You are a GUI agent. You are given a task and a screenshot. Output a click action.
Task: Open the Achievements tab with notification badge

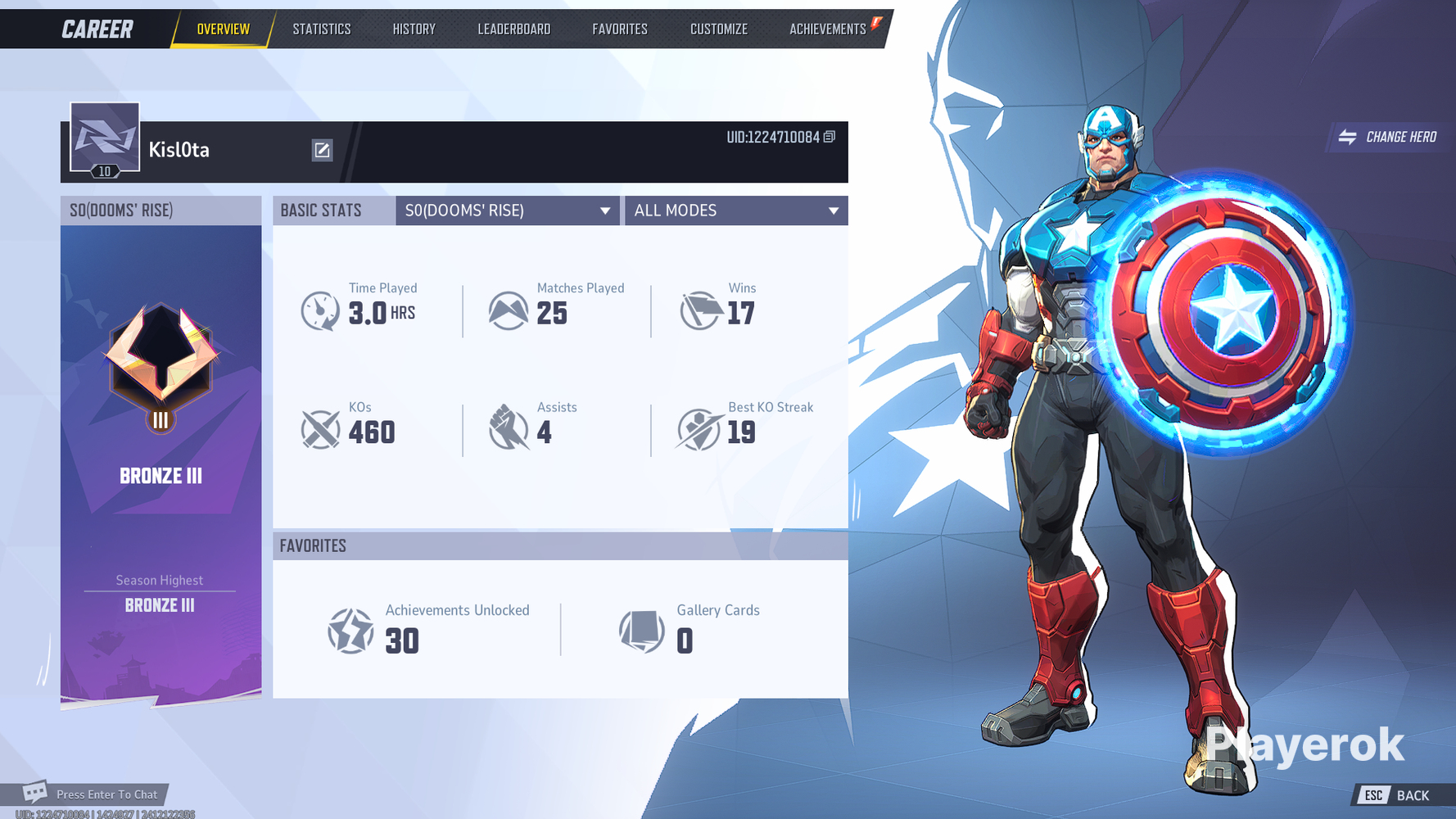tap(828, 29)
